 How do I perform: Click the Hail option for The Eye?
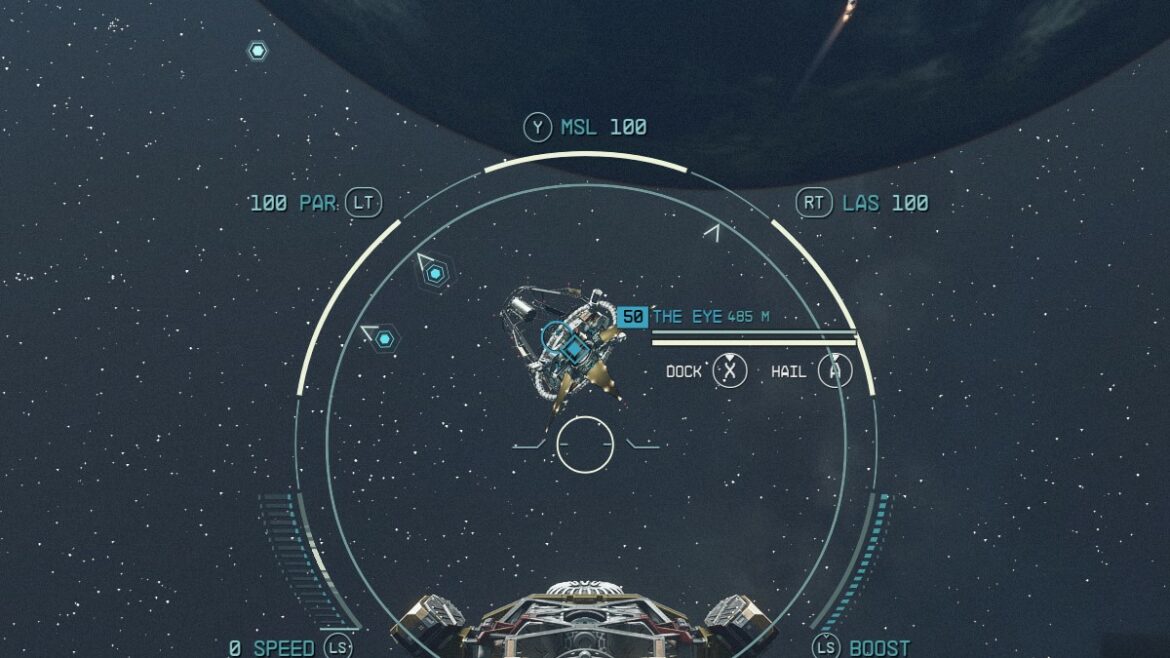click(x=834, y=371)
